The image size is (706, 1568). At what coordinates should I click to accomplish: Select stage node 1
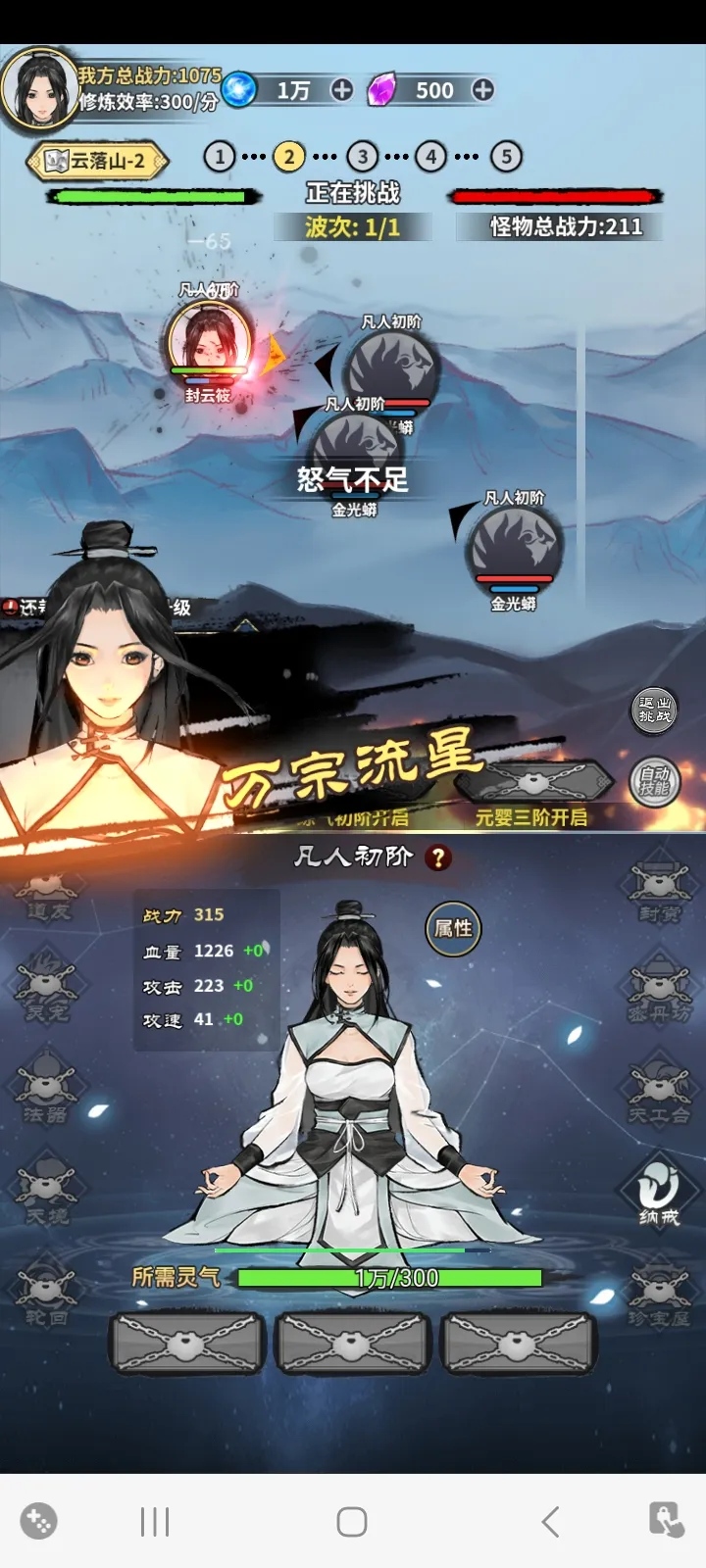click(219, 157)
